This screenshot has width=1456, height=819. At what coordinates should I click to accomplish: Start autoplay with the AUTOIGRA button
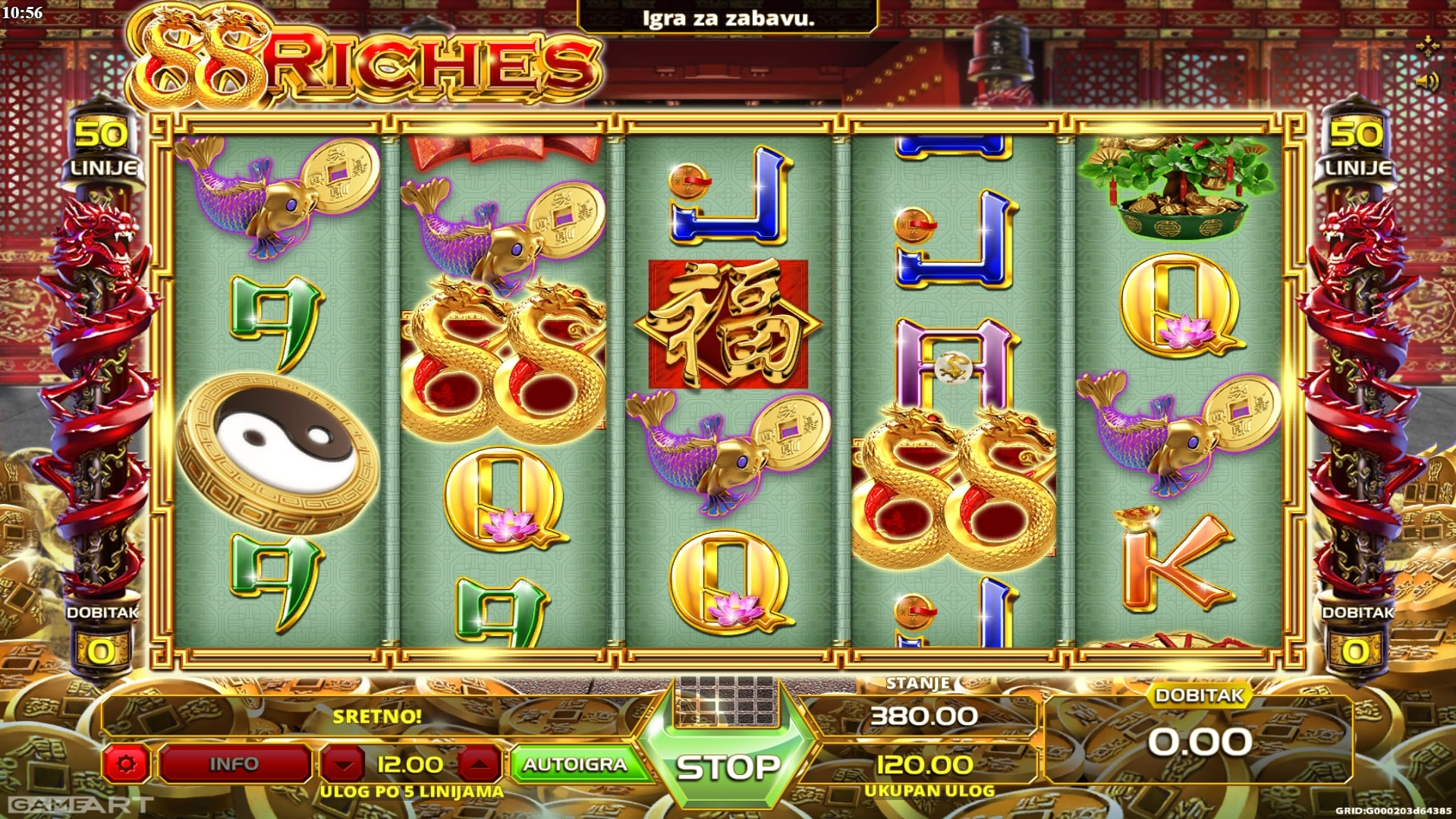575,764
